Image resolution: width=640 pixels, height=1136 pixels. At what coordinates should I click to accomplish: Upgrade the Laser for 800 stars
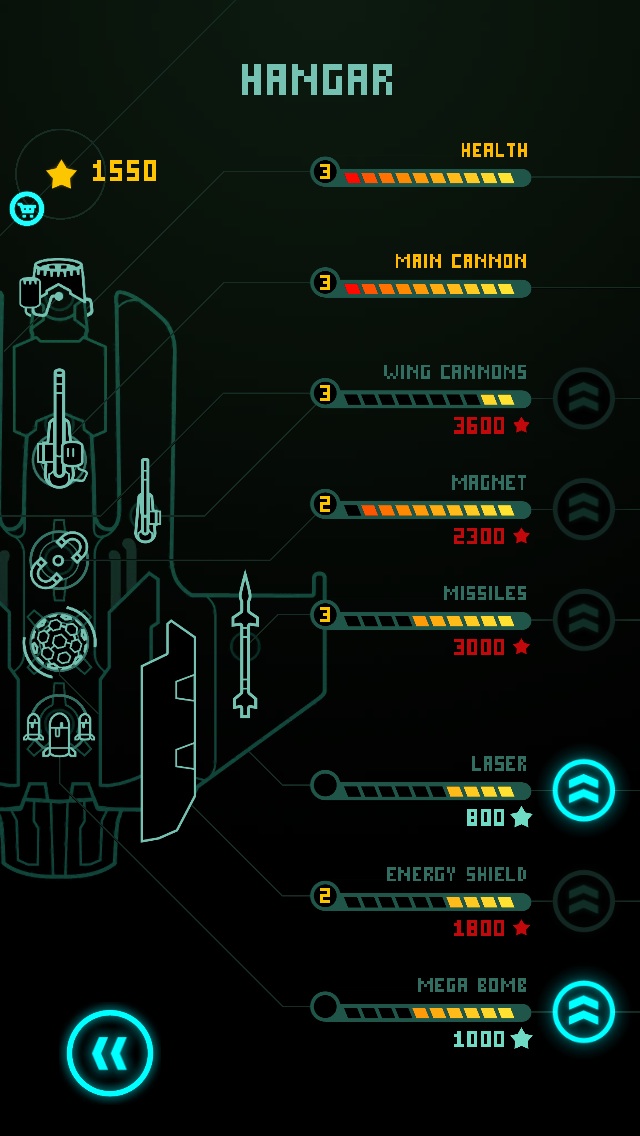[584, 790]
